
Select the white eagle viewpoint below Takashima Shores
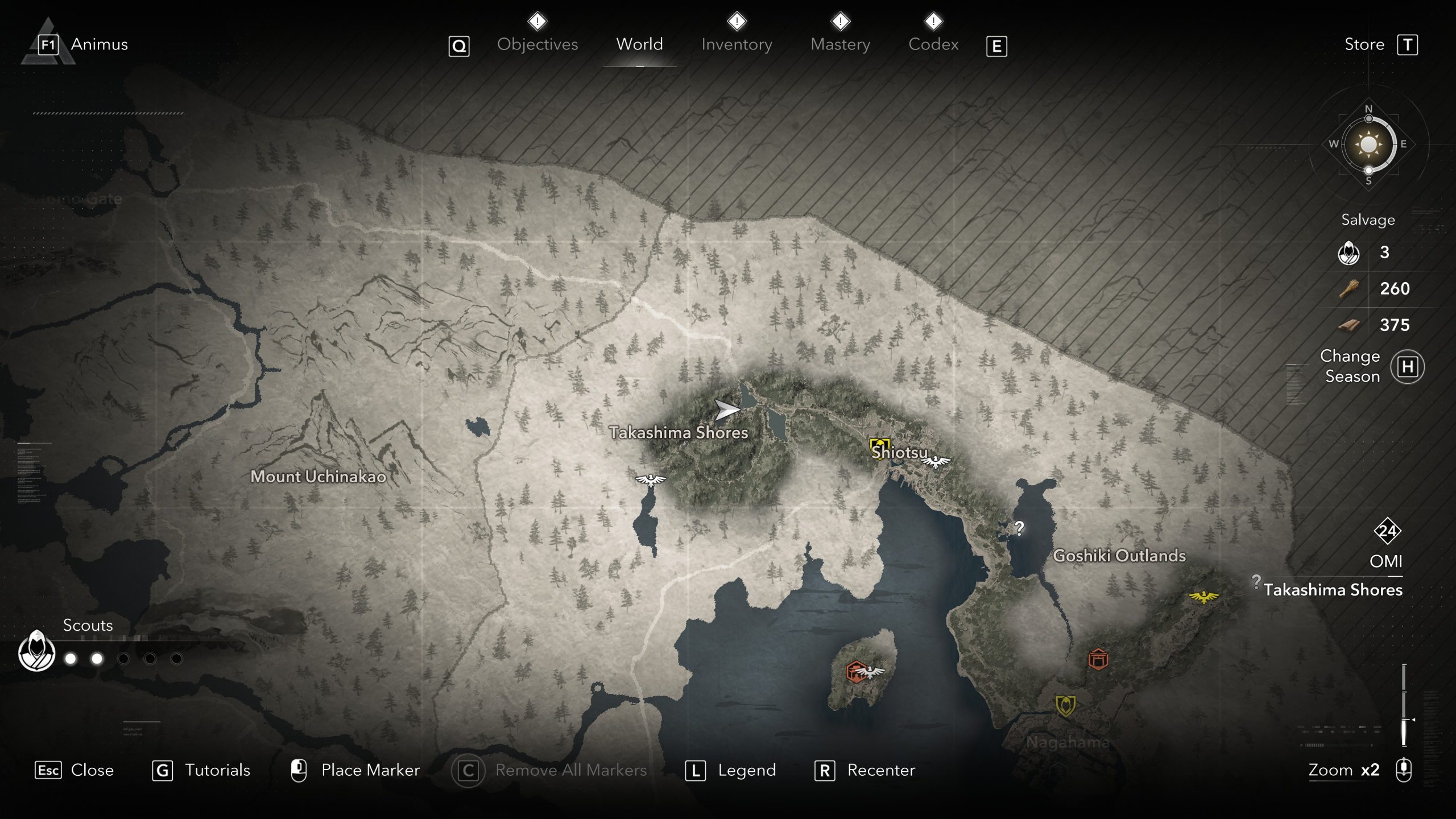[x=650, y=479]
